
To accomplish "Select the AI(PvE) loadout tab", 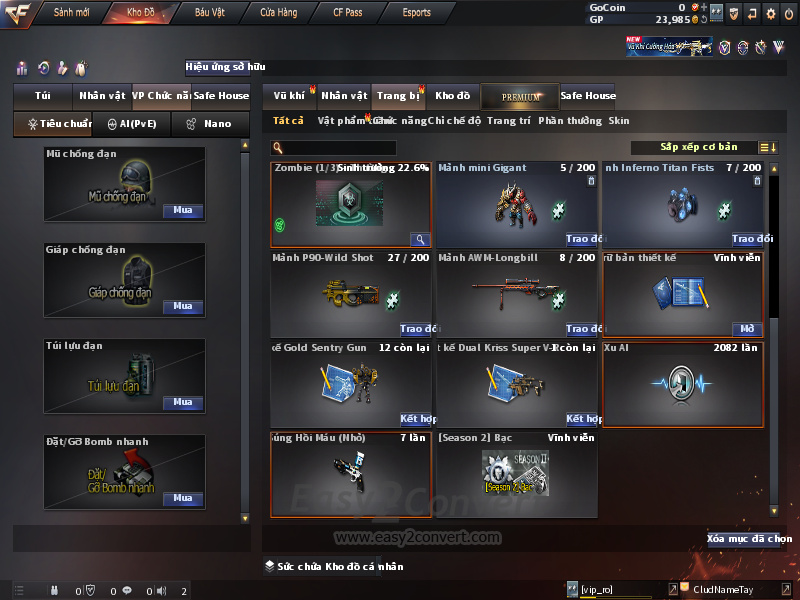I will tap(132, 124).
